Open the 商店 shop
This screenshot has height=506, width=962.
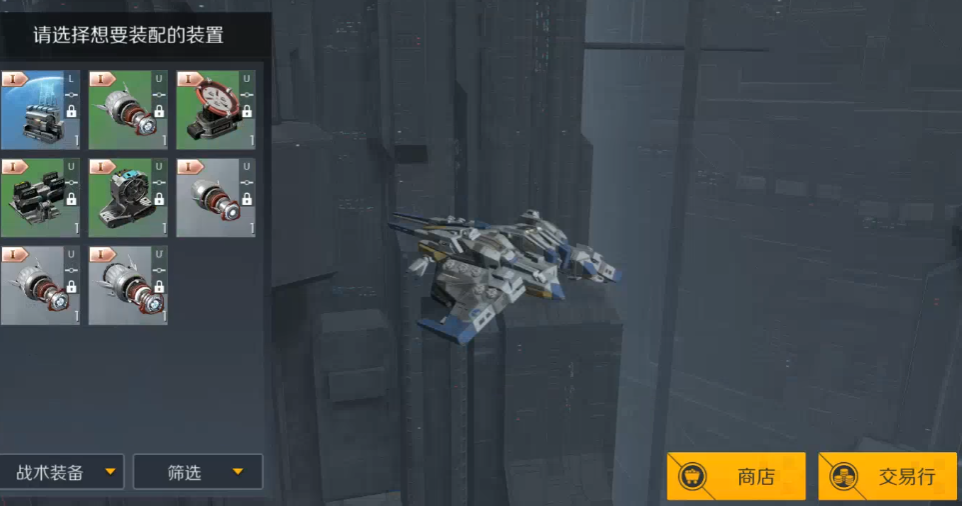[736, 476]
